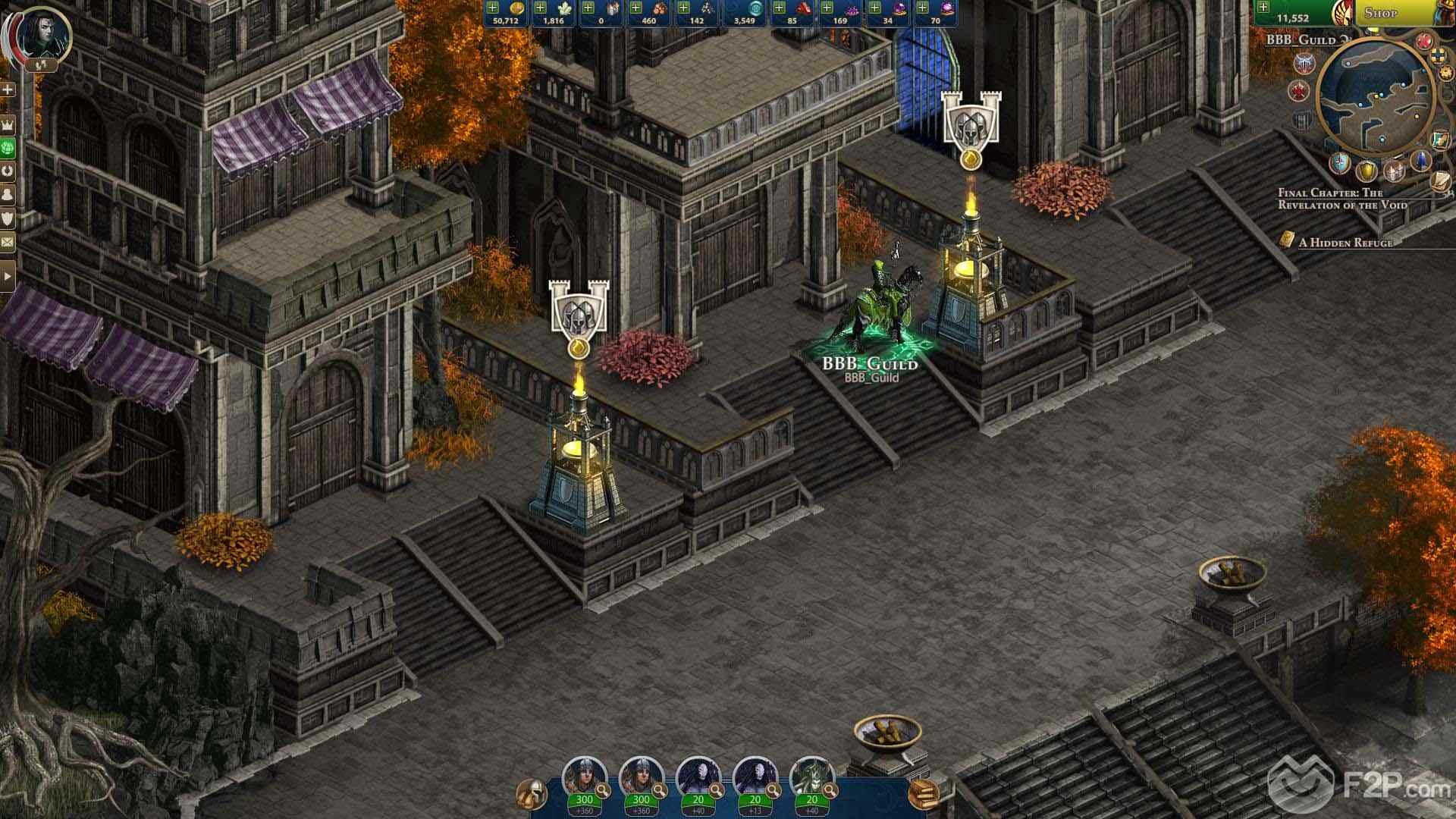Add more gold with the plus button
The height and width of the screenshot is (819, 1456).
493,8
